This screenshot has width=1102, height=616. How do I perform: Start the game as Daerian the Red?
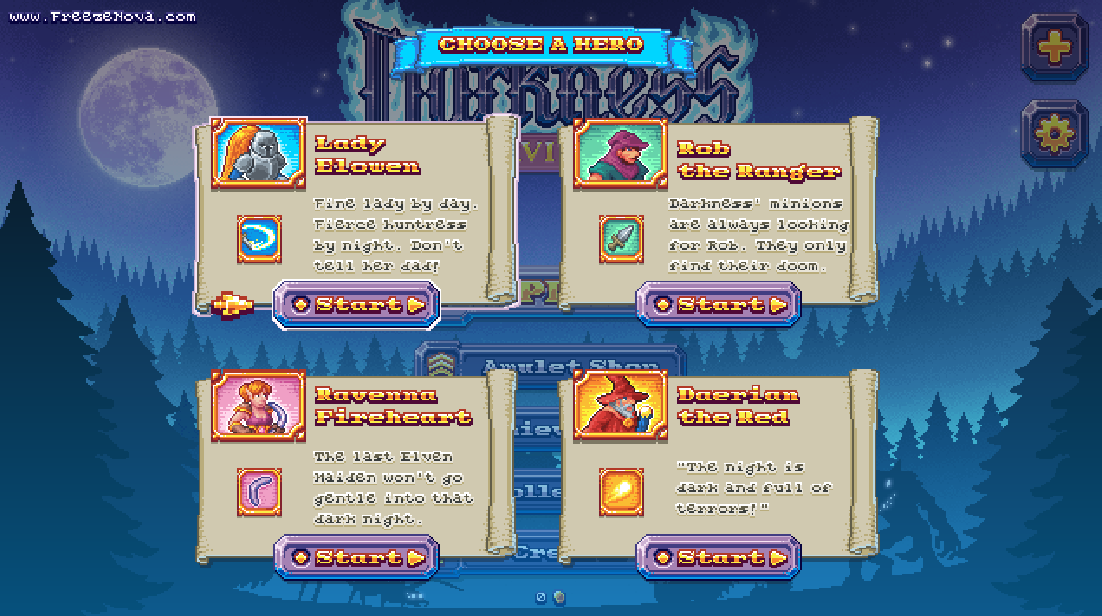[718, 557]
